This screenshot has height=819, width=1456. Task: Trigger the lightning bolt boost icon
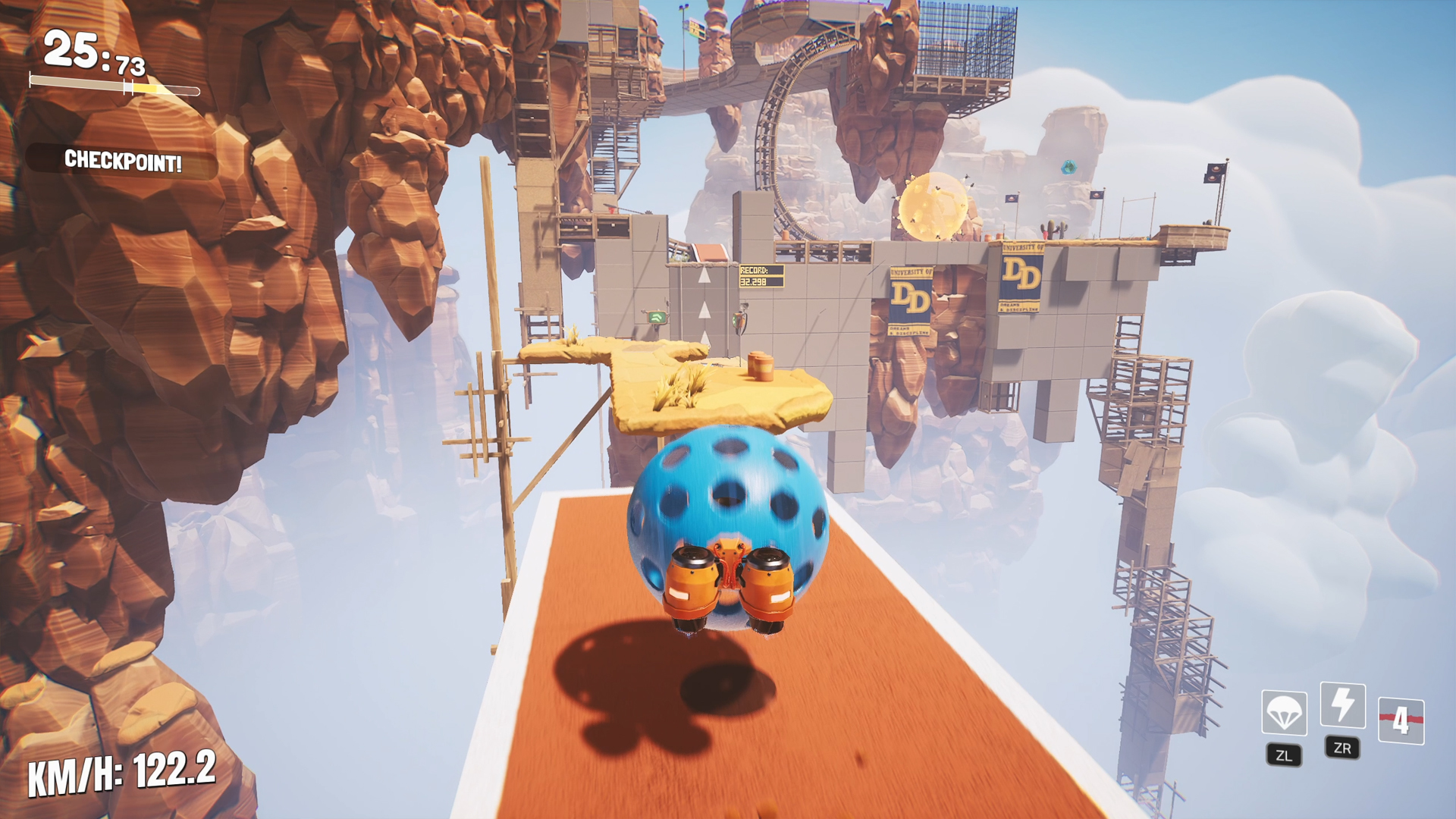click(1342, 705)
